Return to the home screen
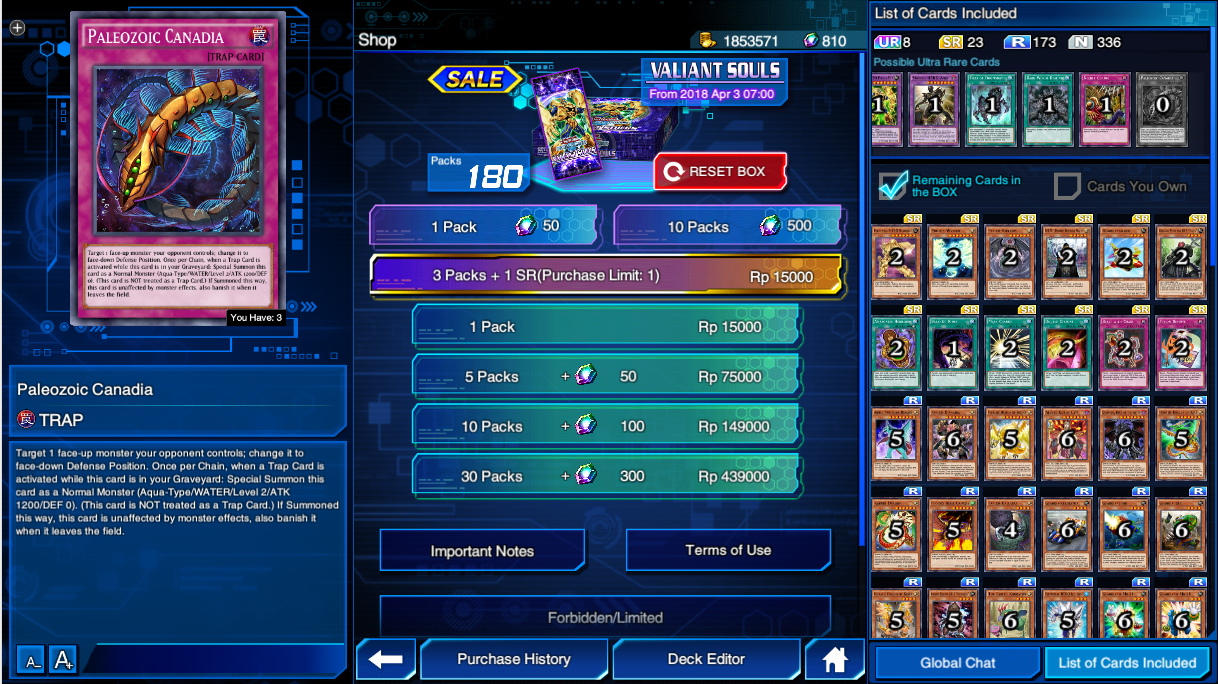1218x684 pixels. (x=834, y=659)
